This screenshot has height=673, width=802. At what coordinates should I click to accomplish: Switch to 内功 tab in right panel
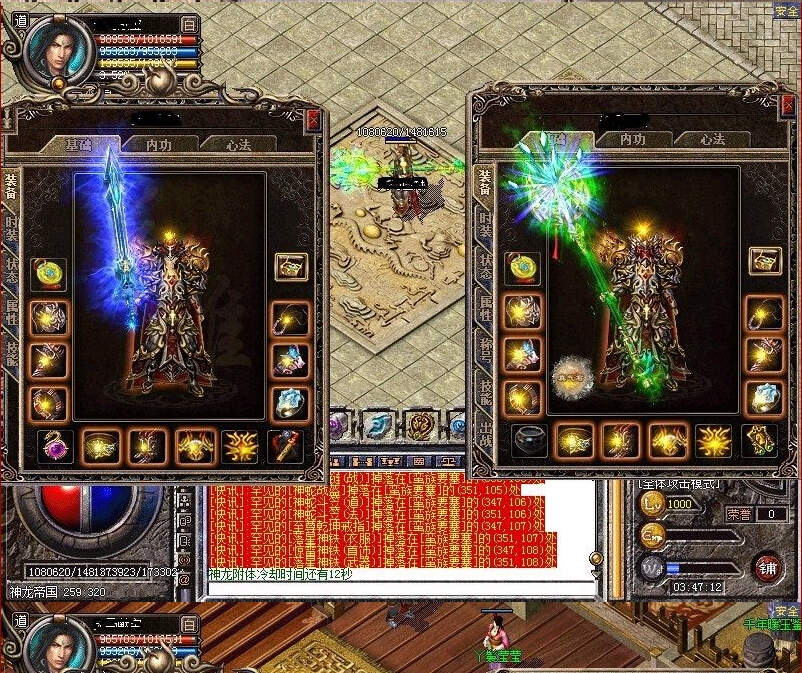pyautogui.click(x=632, y=140)
